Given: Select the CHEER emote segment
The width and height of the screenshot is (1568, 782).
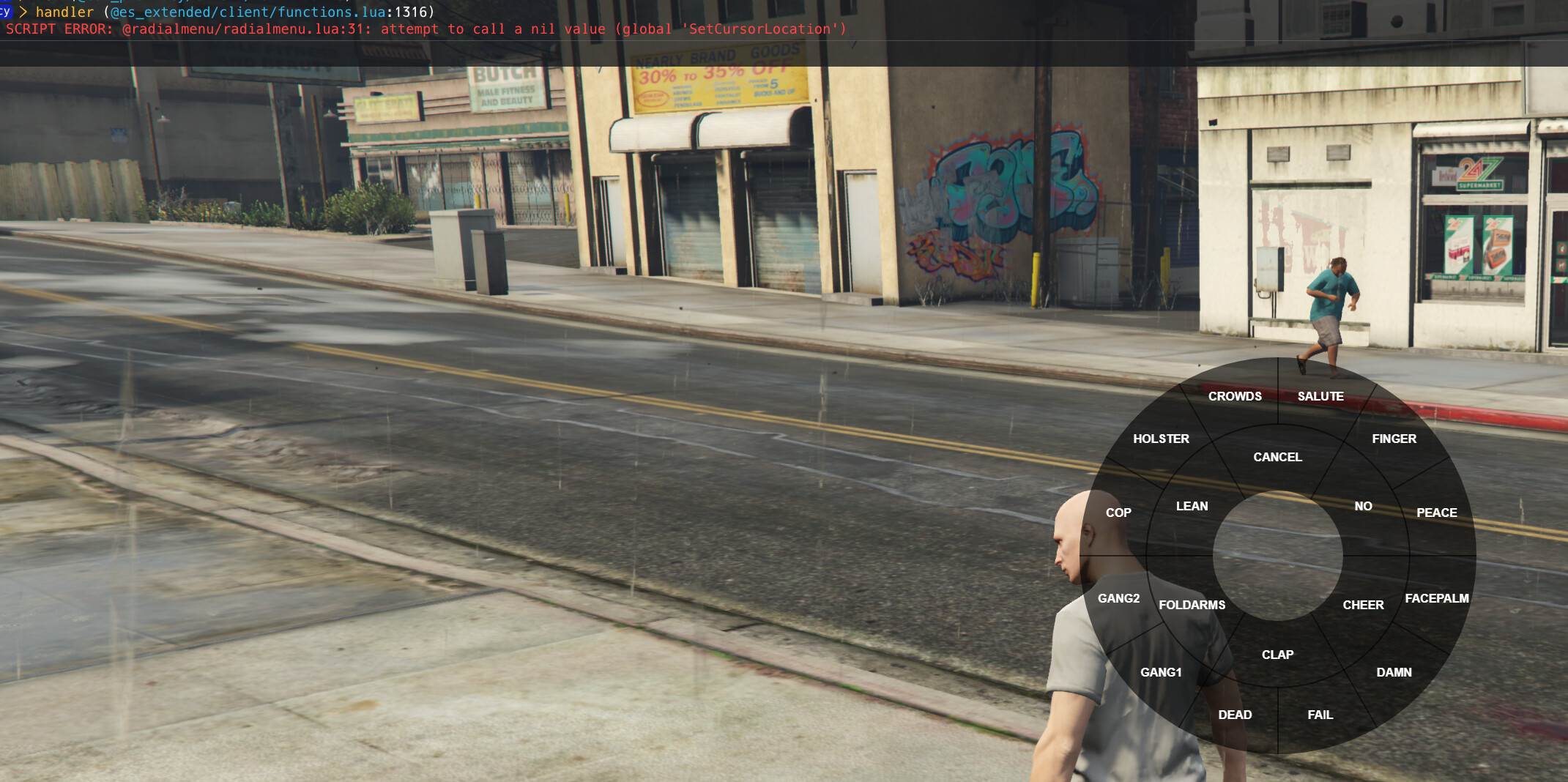Looking at the screenshot, I should pyautogui.click(x=1363, y=604).
